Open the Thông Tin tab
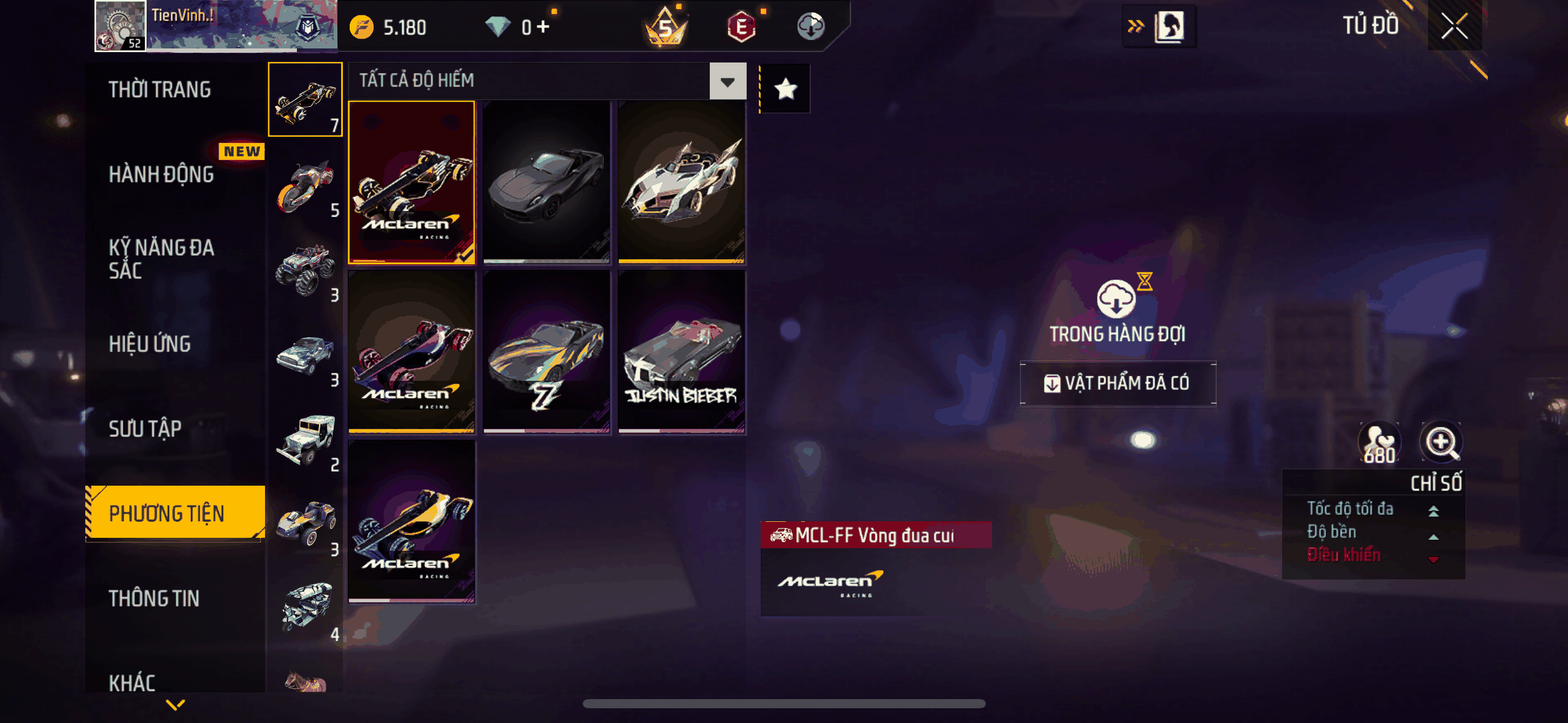This screenshot has width=1568, height=723. tap(154, 599)
